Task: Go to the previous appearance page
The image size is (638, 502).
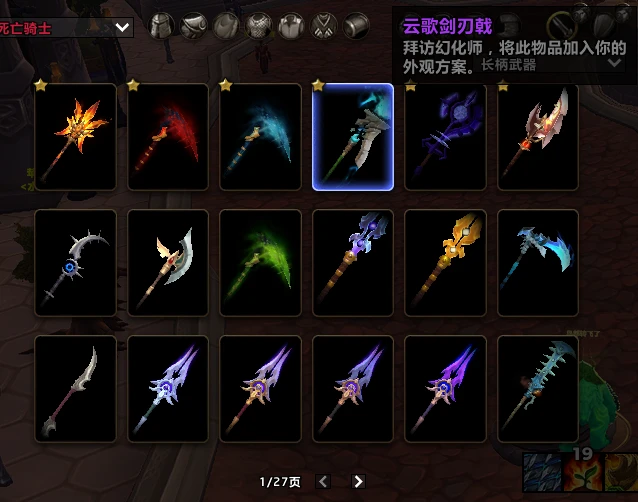Action: click(x=324, y=481)
